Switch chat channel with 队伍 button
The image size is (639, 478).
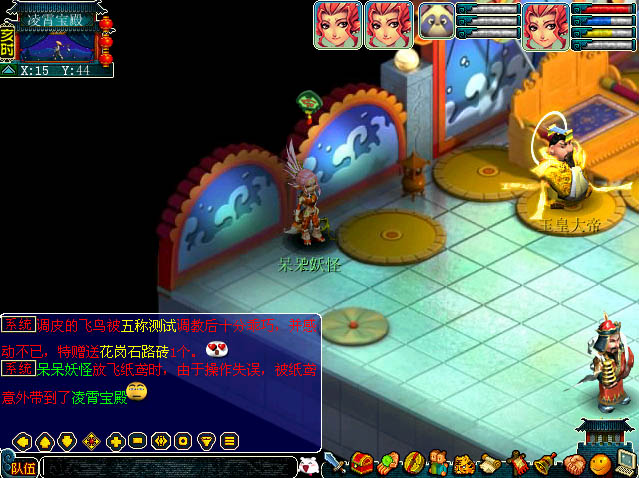[22, 467]
